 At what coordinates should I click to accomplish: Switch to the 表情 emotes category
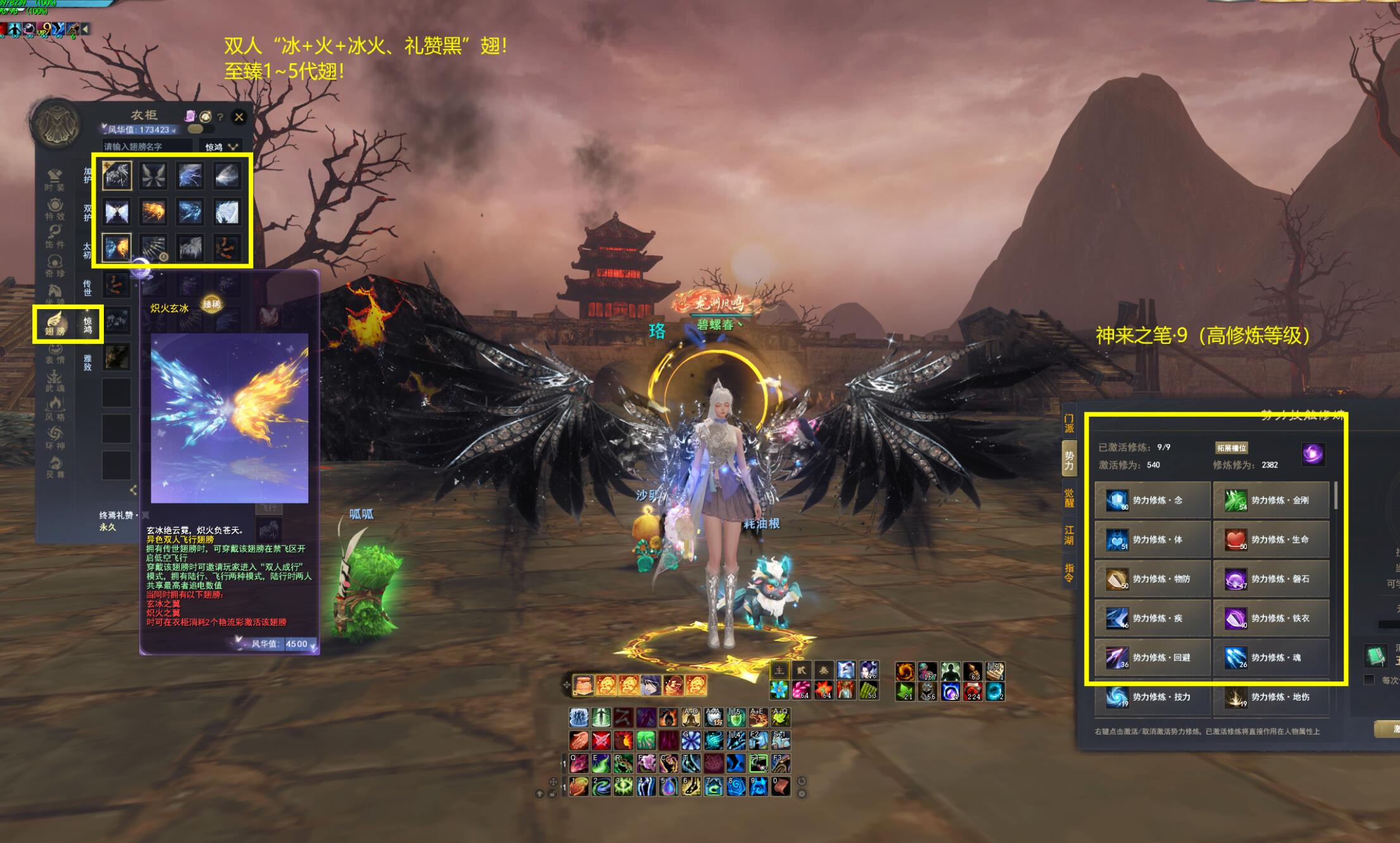pyautogui.click(x=55, y=353)
